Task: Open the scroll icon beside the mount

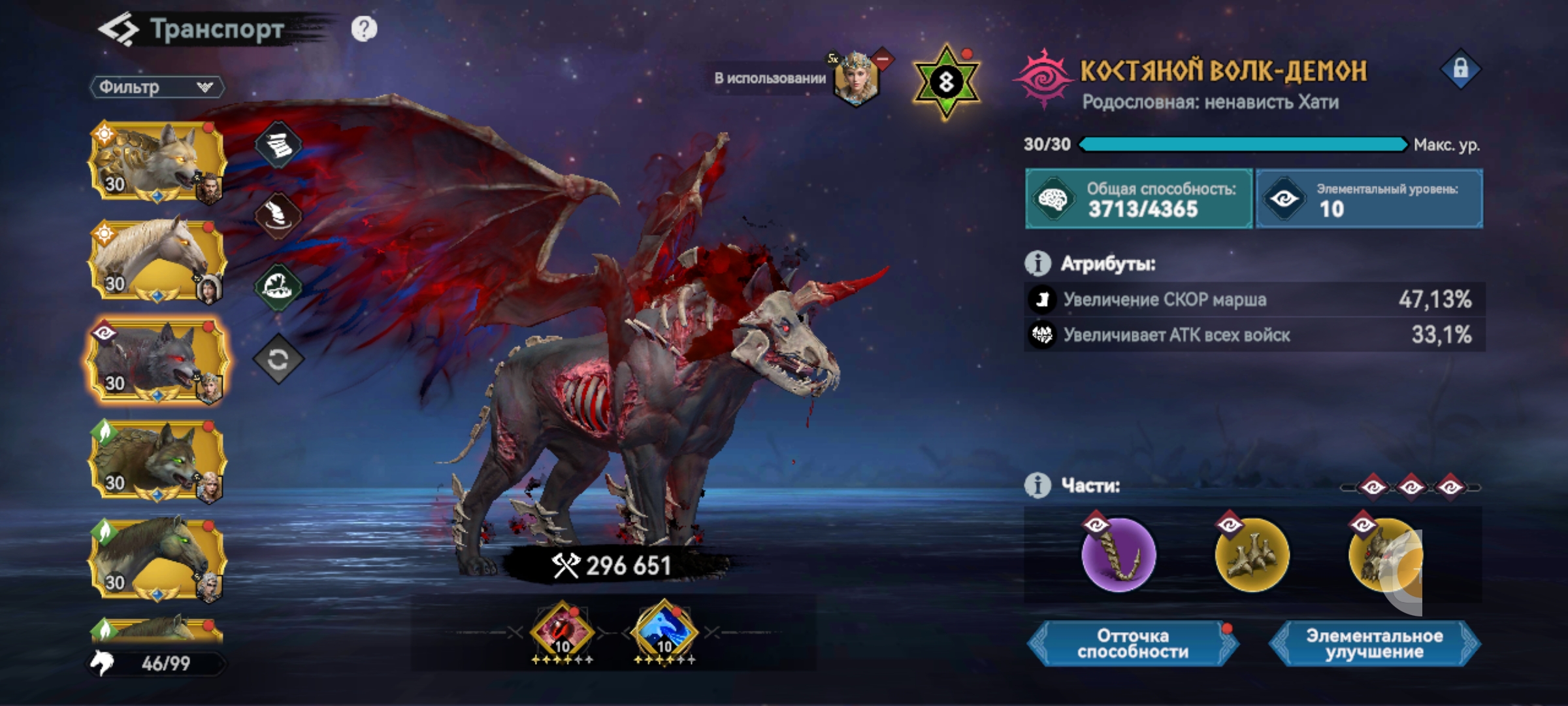Action: (x=278, y=144)
